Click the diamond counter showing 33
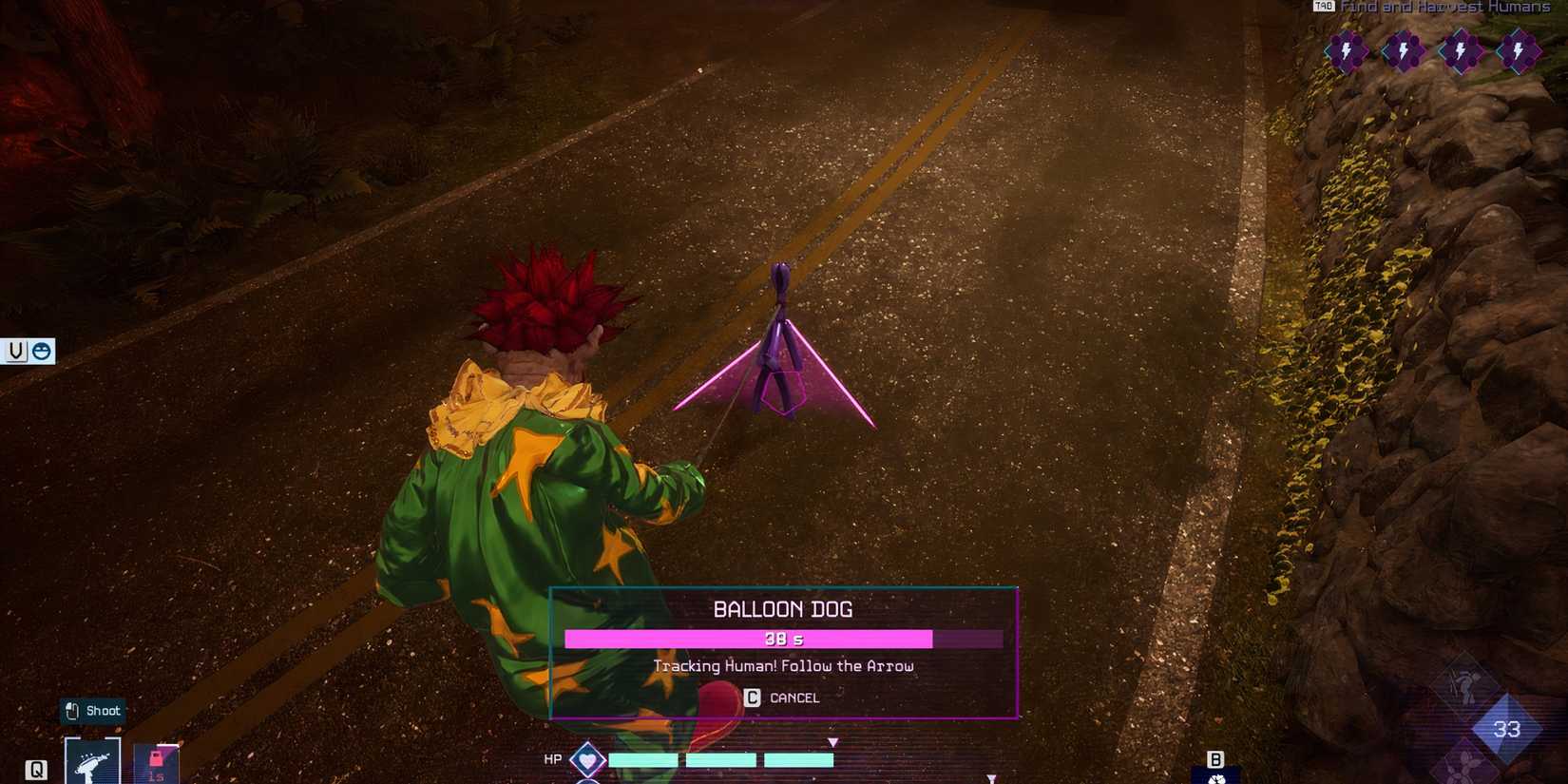This screenshot has width=1568, height=784. (x=1504, y=730)
